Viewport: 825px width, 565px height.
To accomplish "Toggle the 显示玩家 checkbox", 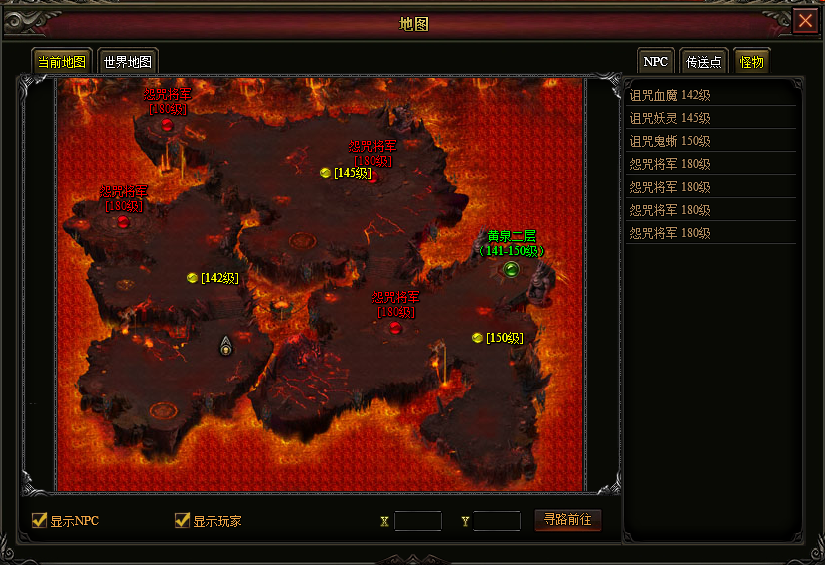I will click(x=182, y=520).
